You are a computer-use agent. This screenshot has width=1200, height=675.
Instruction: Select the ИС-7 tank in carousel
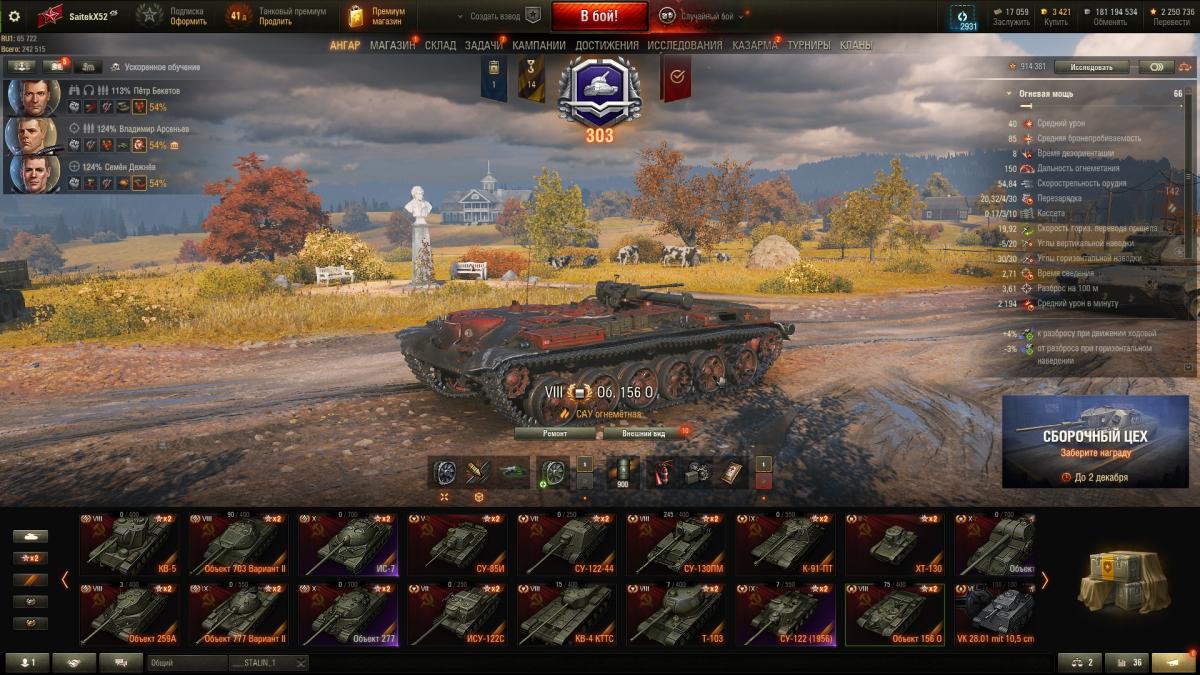click(x=347, y=544)
